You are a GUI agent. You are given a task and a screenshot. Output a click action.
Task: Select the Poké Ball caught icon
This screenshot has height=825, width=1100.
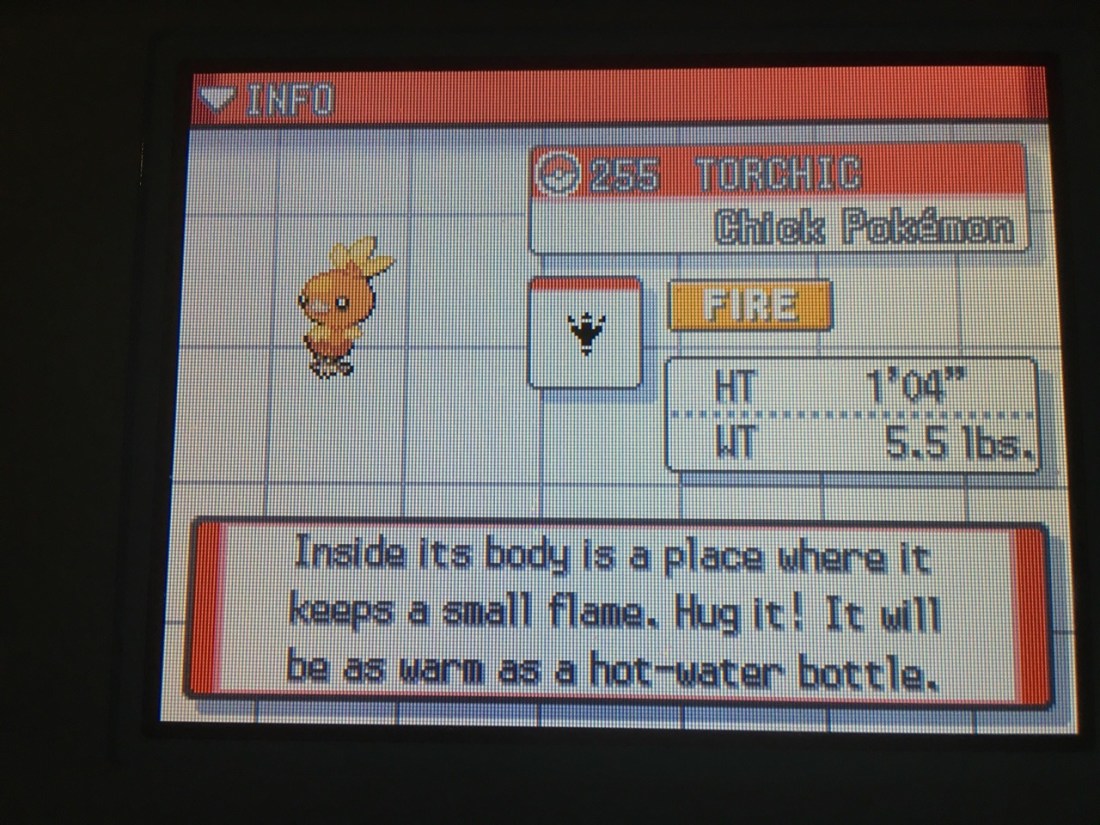(555, 176)
